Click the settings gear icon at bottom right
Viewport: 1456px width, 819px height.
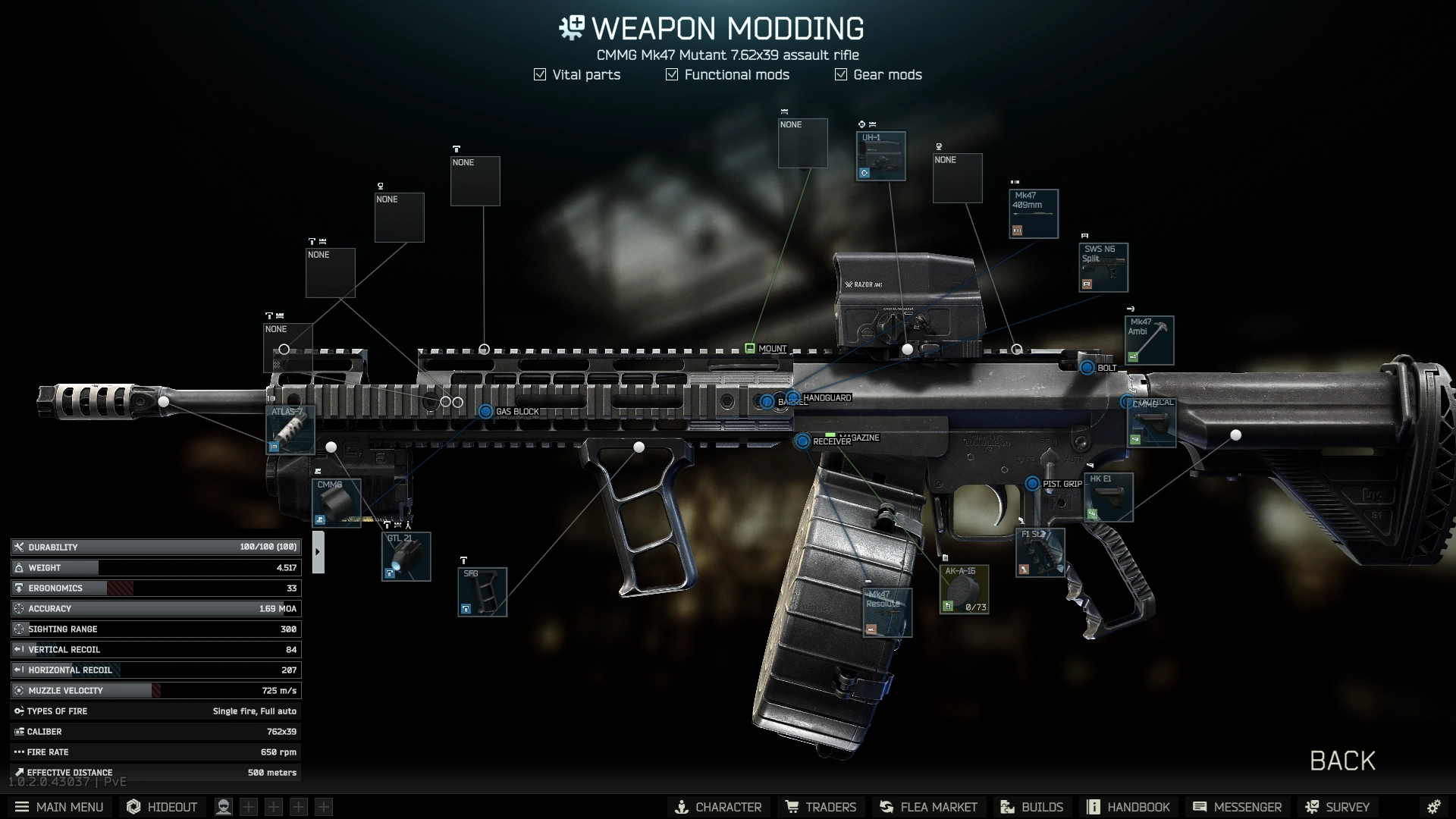pos(1436,807)
